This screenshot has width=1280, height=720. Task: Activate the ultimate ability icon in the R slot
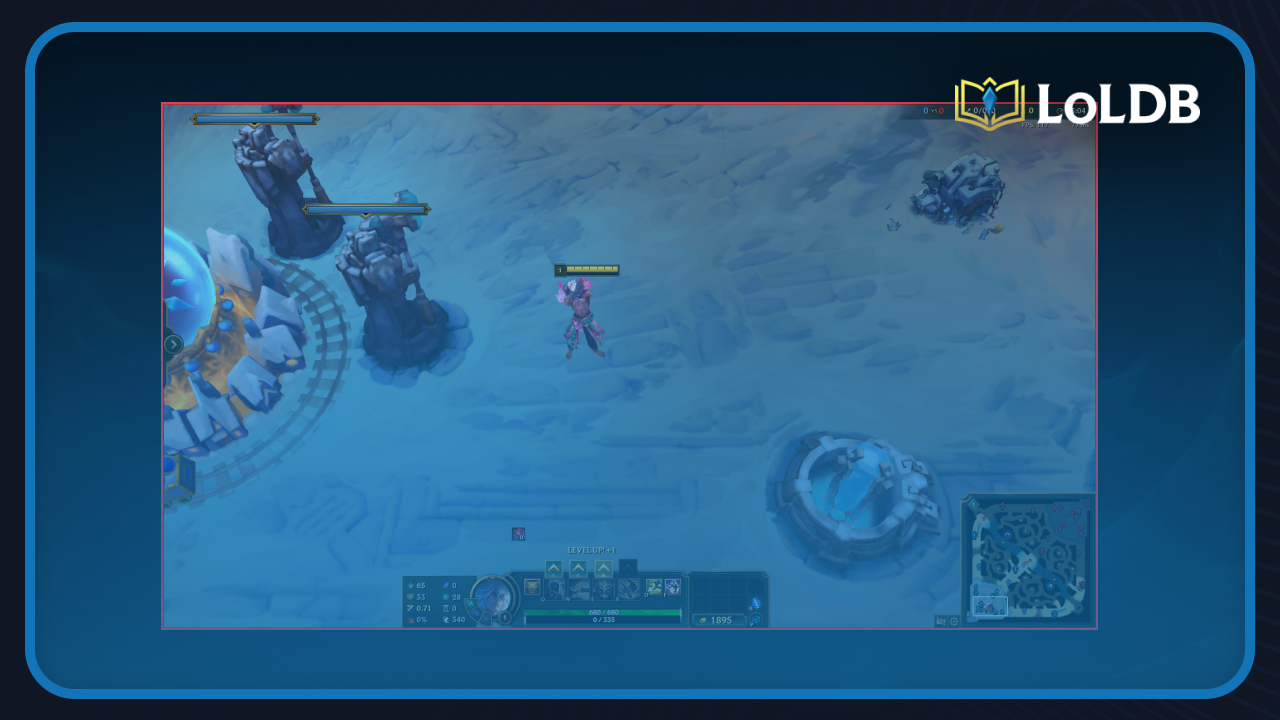628,589
